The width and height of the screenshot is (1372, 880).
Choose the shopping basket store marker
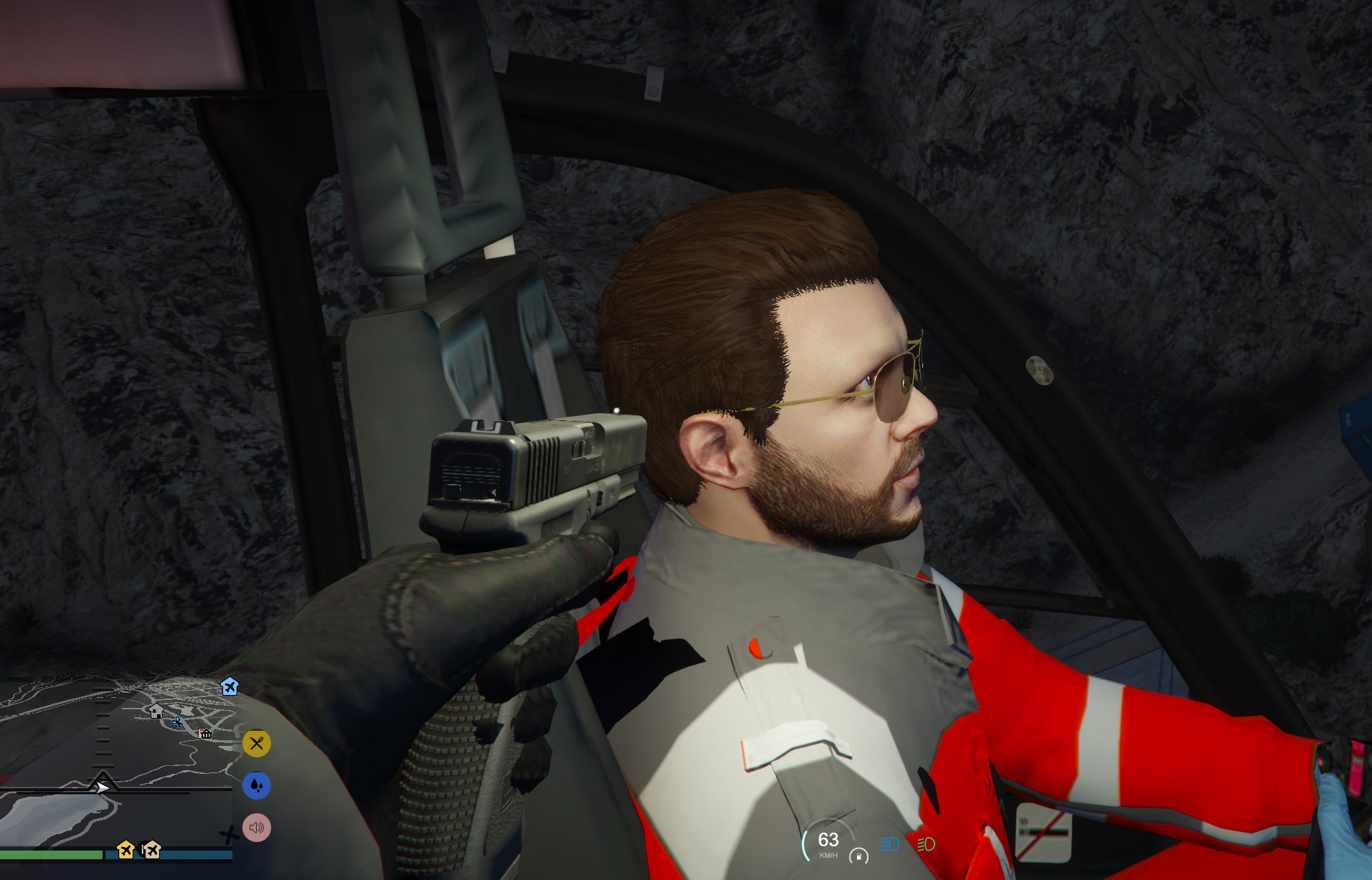(206, 733)
